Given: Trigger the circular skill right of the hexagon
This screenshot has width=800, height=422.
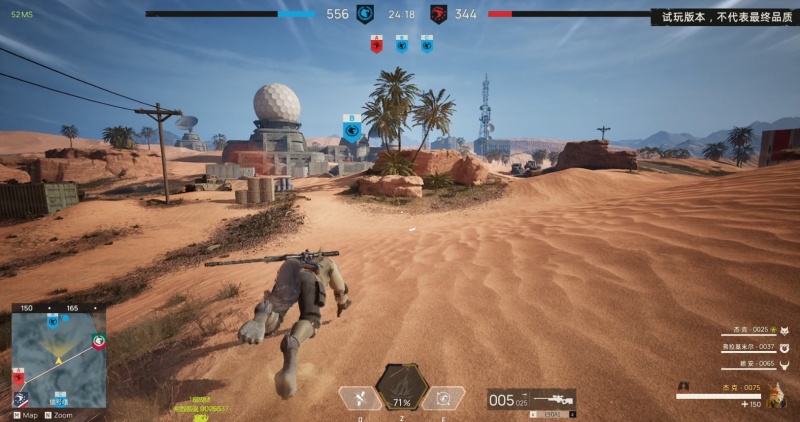Looking at the screenshot, I should coord(444,398).
